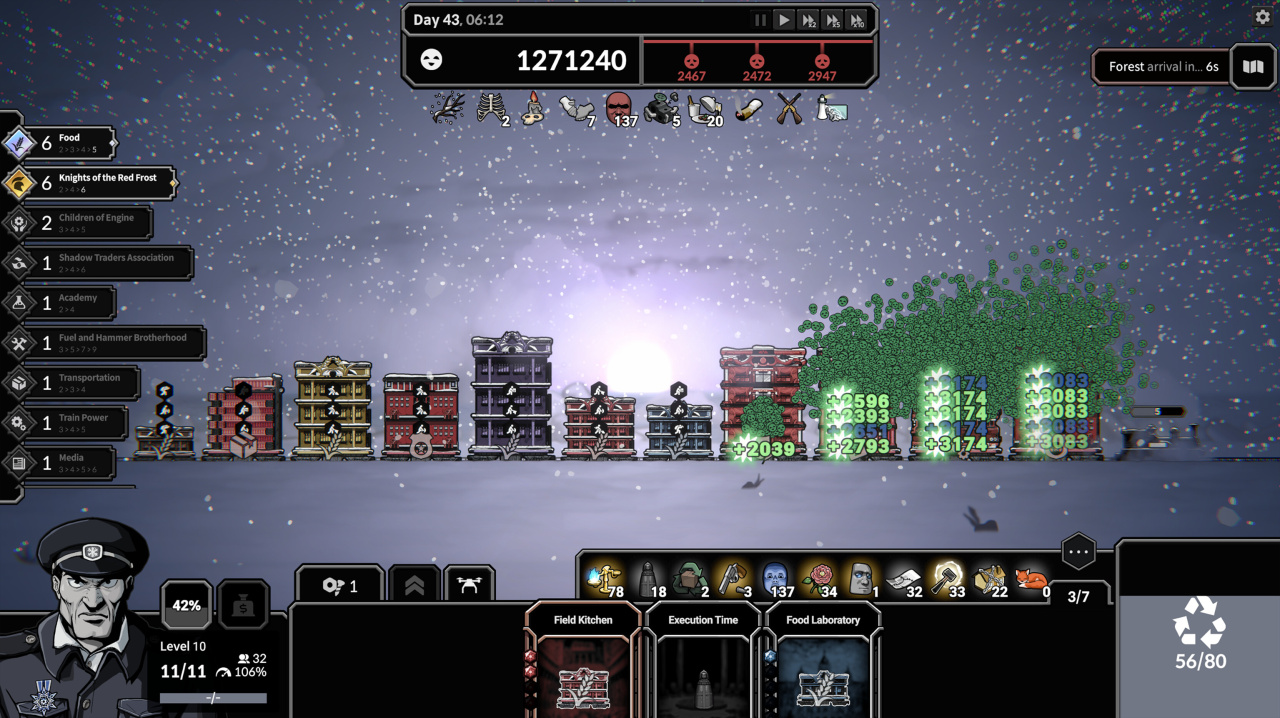Click the rose resource icon showing 34
The image size is (1280, 718).
819,577
